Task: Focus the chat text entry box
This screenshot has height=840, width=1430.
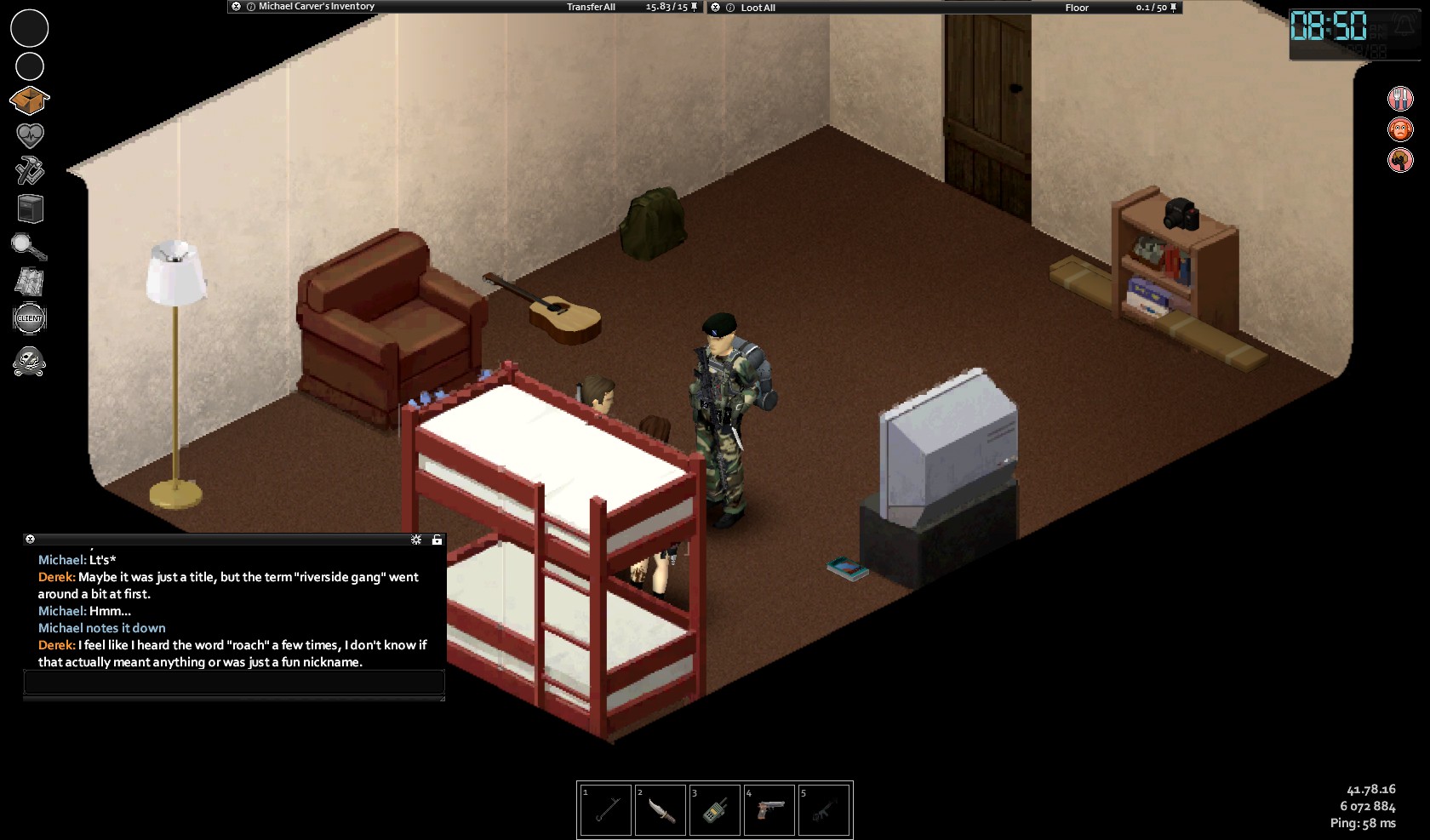Action: [x=234, y=682]
